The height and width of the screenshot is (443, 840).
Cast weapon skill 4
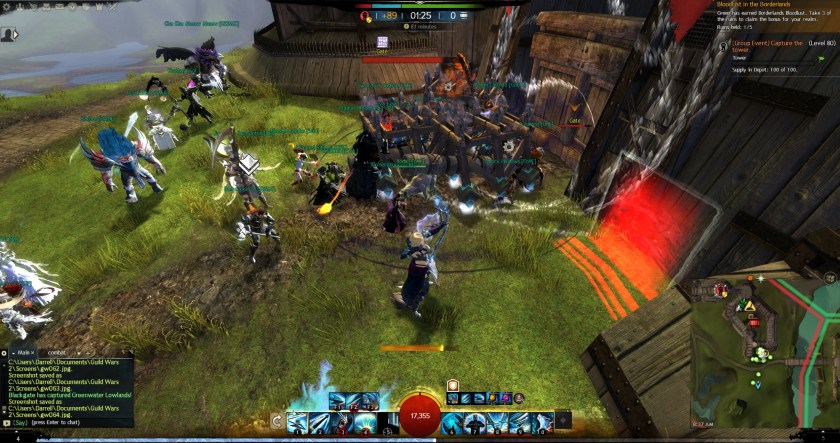click(x=365, y=423)
